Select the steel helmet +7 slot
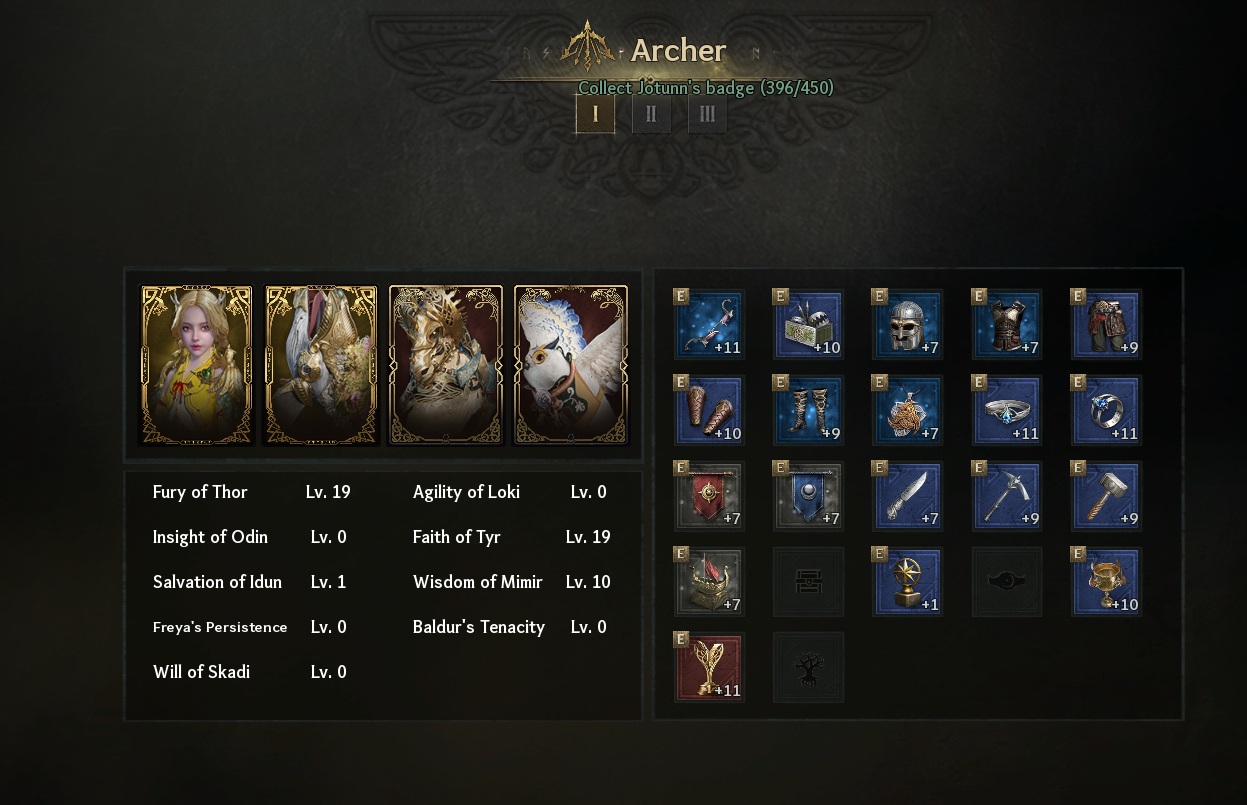 tap(907, 324)
